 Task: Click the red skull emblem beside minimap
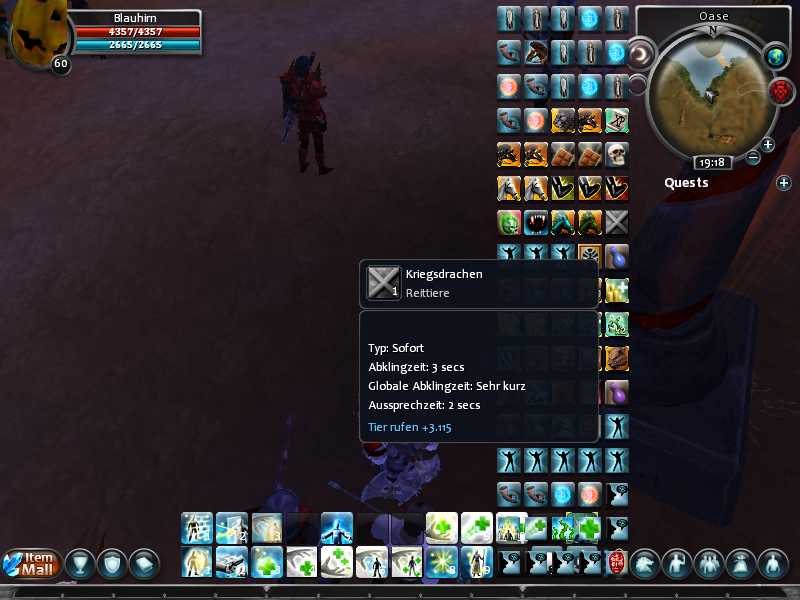779,92
